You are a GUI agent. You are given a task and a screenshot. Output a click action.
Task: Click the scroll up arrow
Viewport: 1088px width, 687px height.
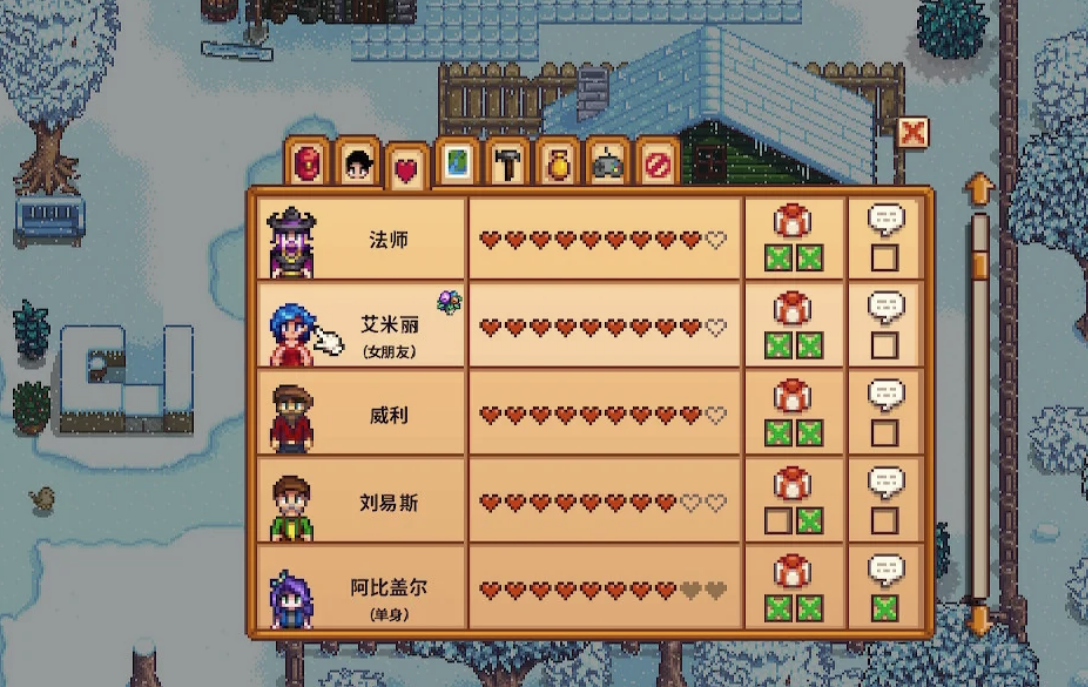[x=979, y=189]
